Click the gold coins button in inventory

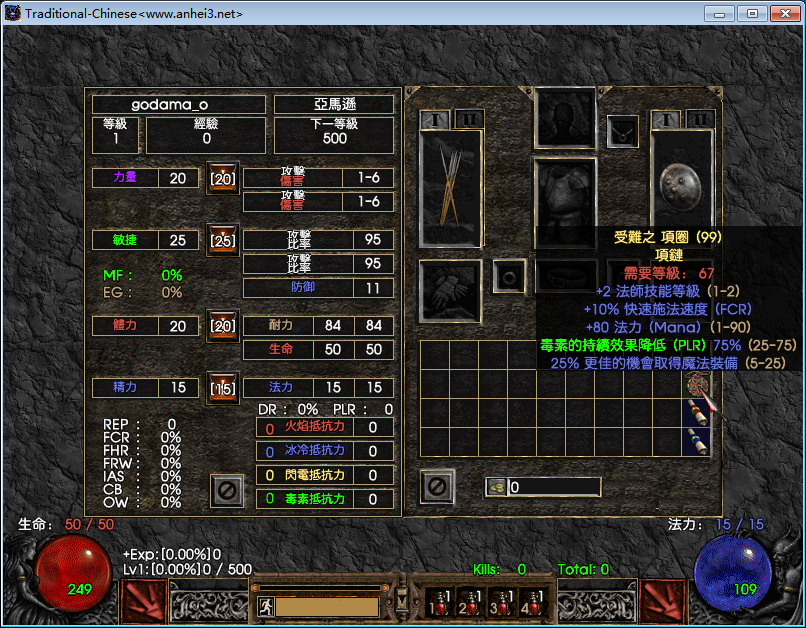click(496, 487)
